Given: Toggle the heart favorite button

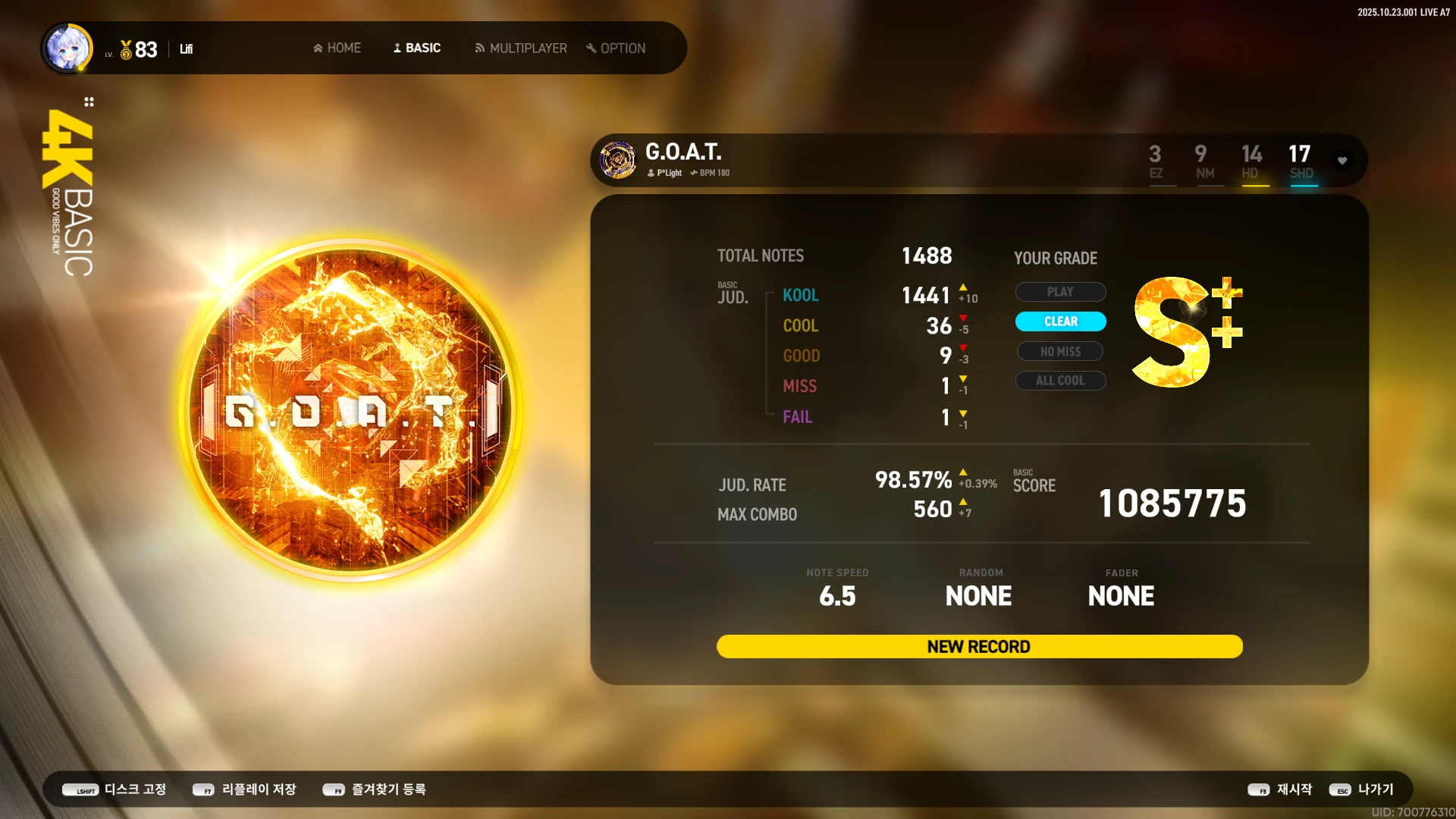Looking at the screenshot, I should [1342, 161].
